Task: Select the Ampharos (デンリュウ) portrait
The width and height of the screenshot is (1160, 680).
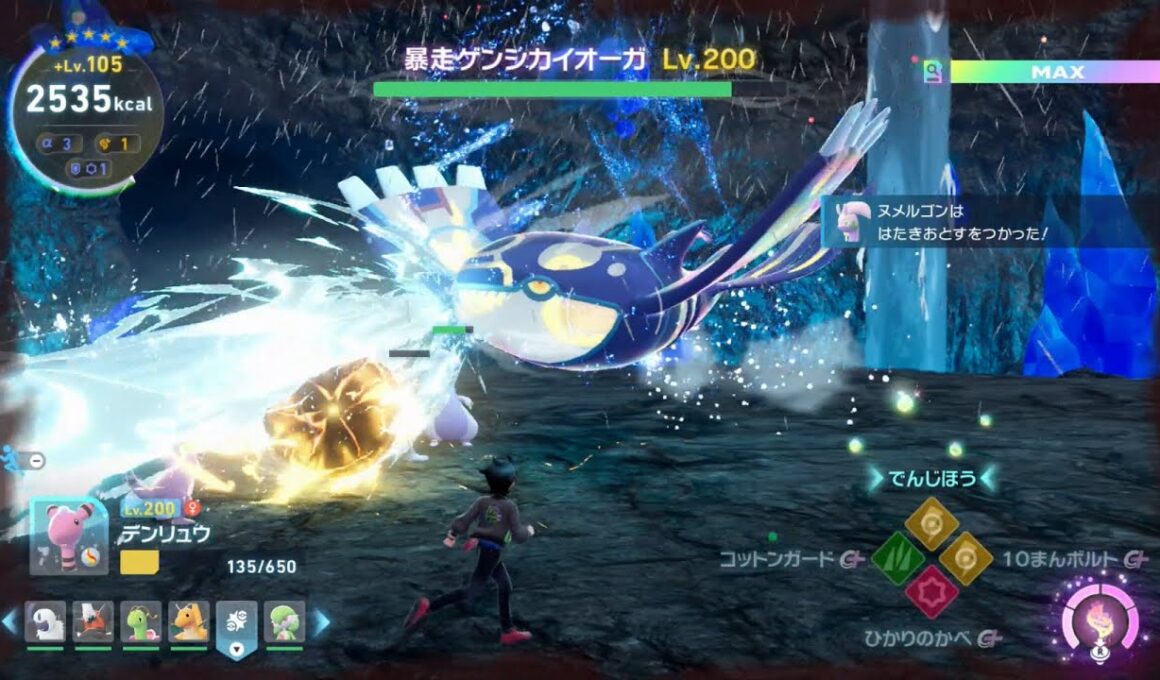Action: coord(69,535)
